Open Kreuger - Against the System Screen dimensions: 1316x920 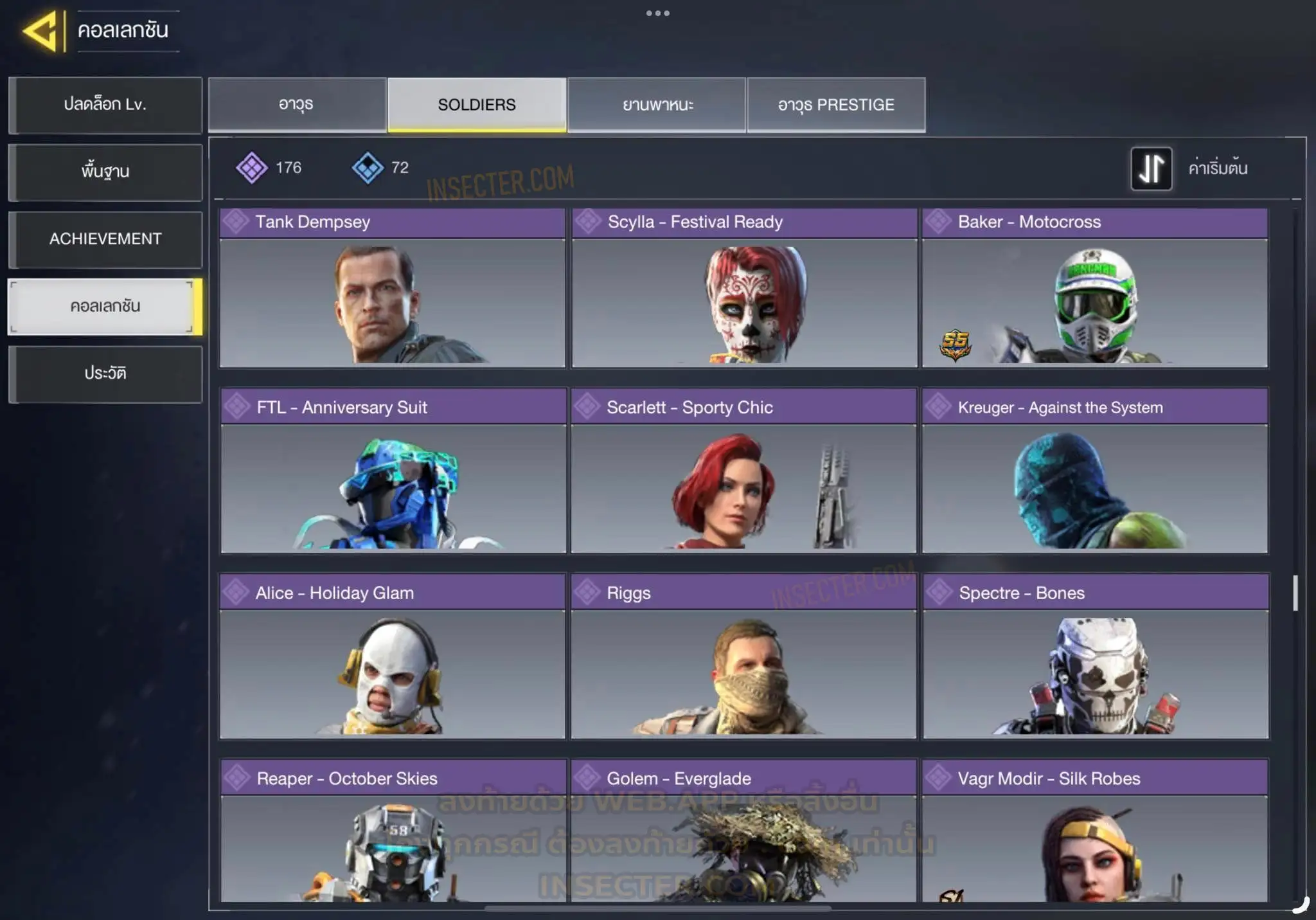click(x=1095, y=471)
